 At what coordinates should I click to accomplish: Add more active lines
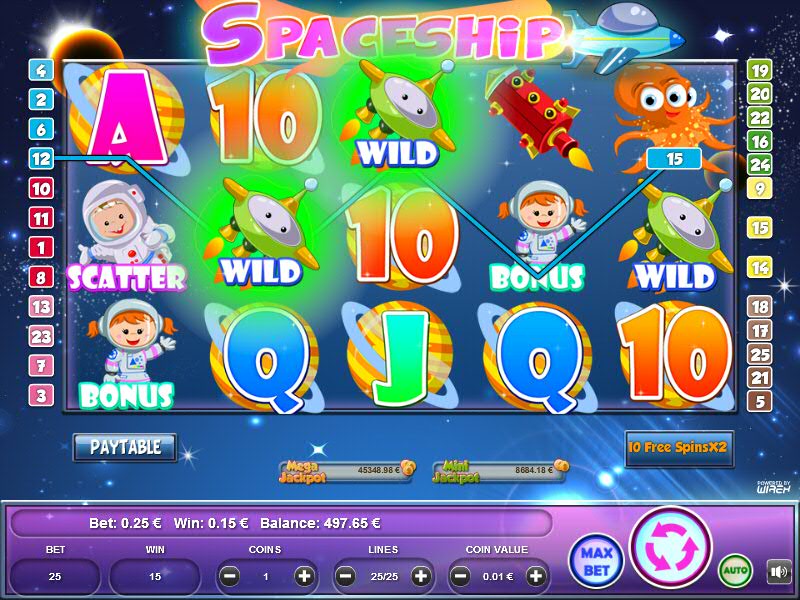pos(421,576)
